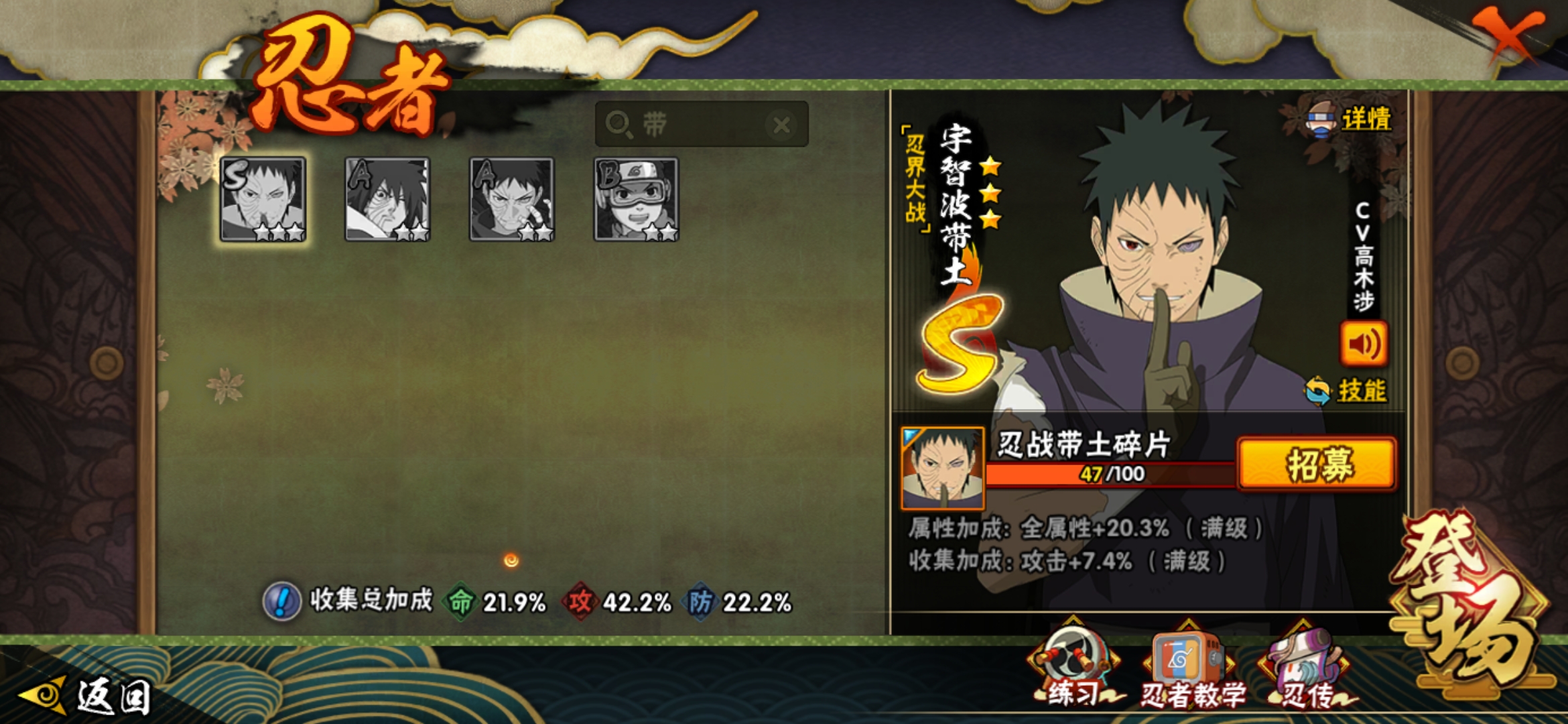Image resolution: width=1568 pixels, height=724 pixels.
Task: Pick the A-rank short-haired Obito portrait
Action: tap(512, 199)
